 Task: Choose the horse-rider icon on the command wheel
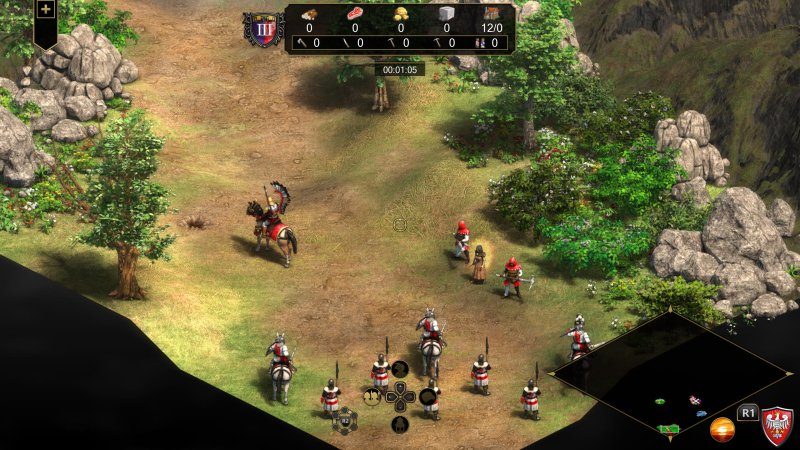(x=399, y=369)
